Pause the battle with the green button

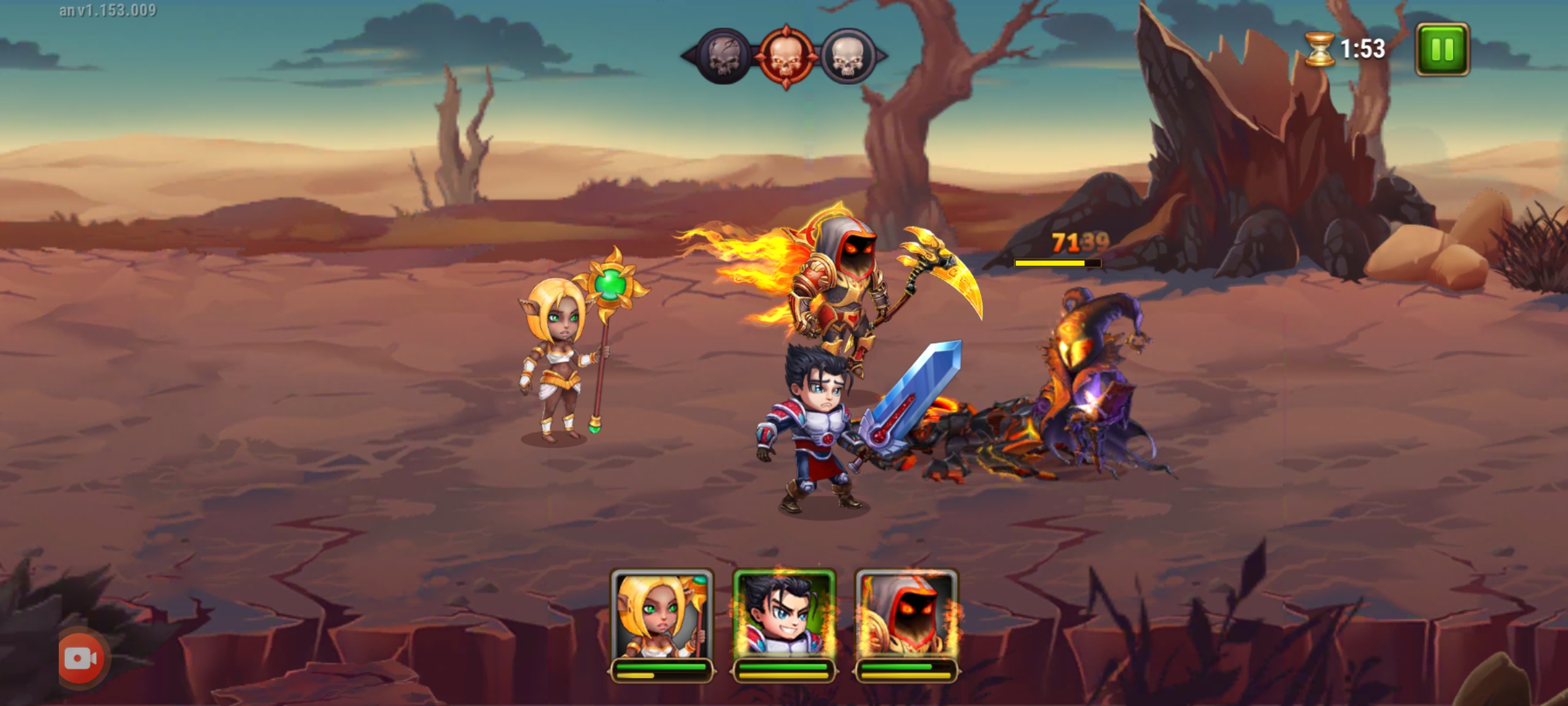[1442, 50]
